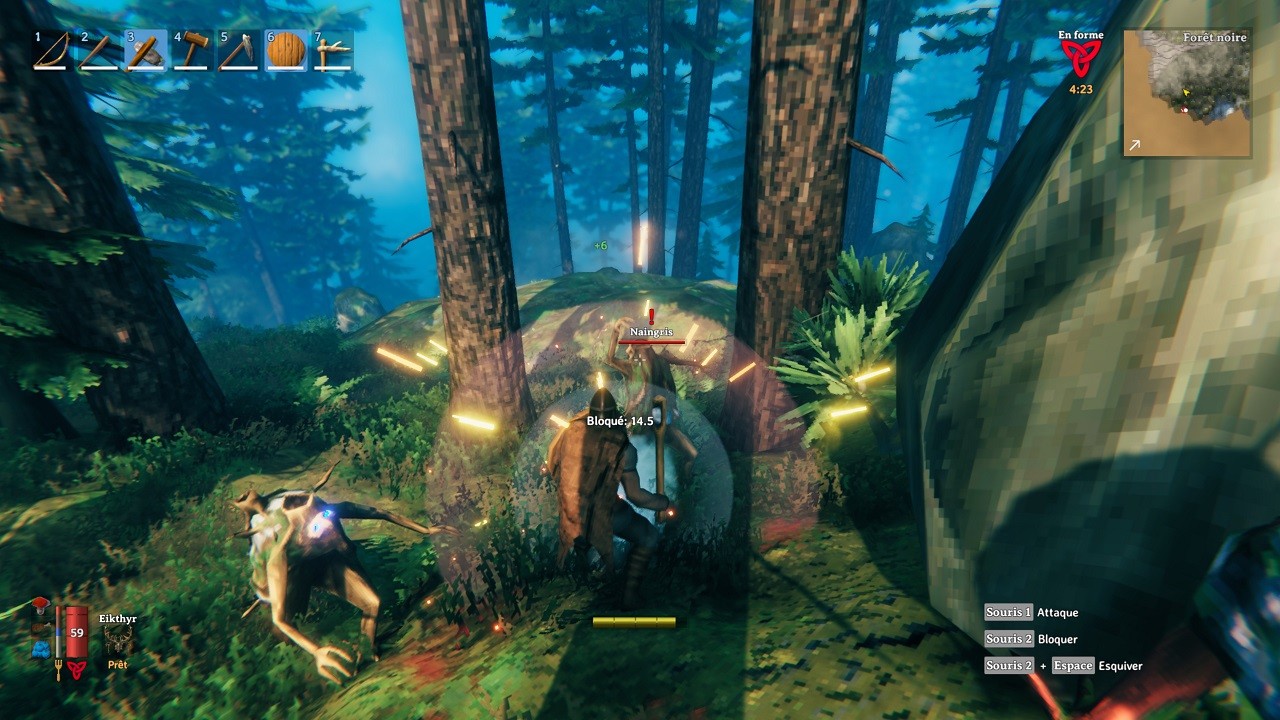The image size is (1280, 720).
Task: Select the antler pickaxe in slot 7
Action: point(331,50)
